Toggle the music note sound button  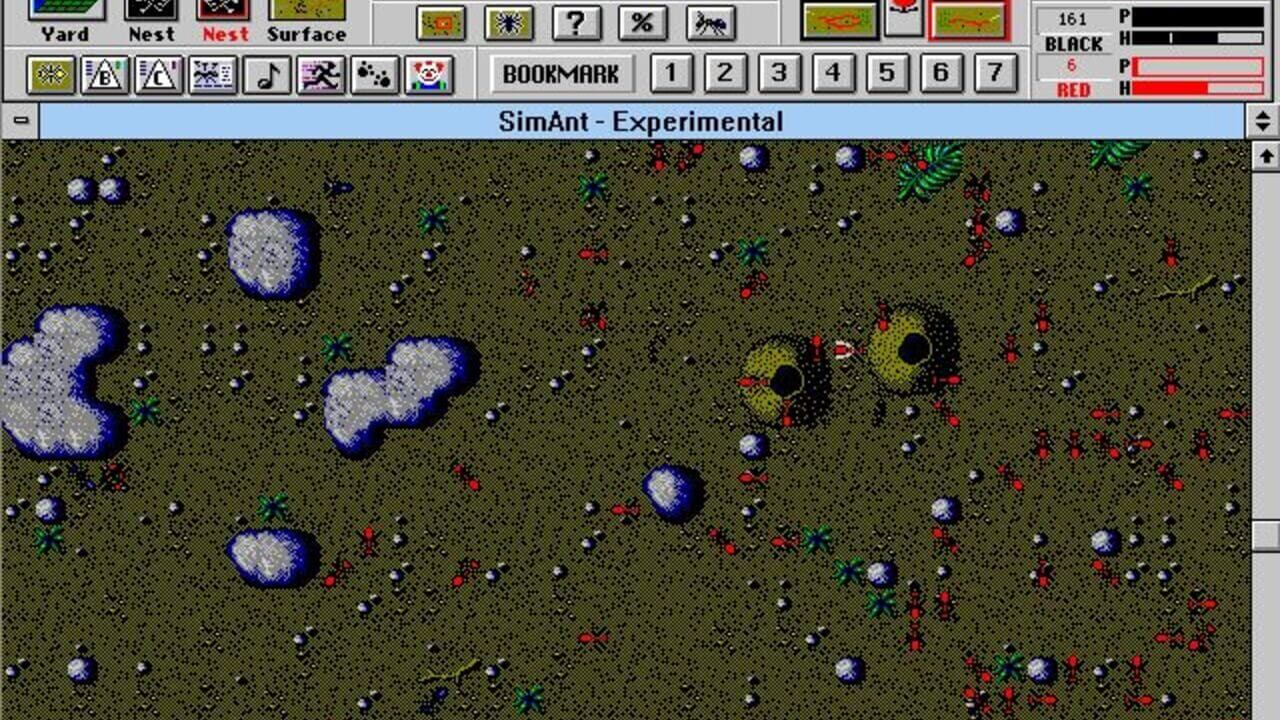click(267, 75)
